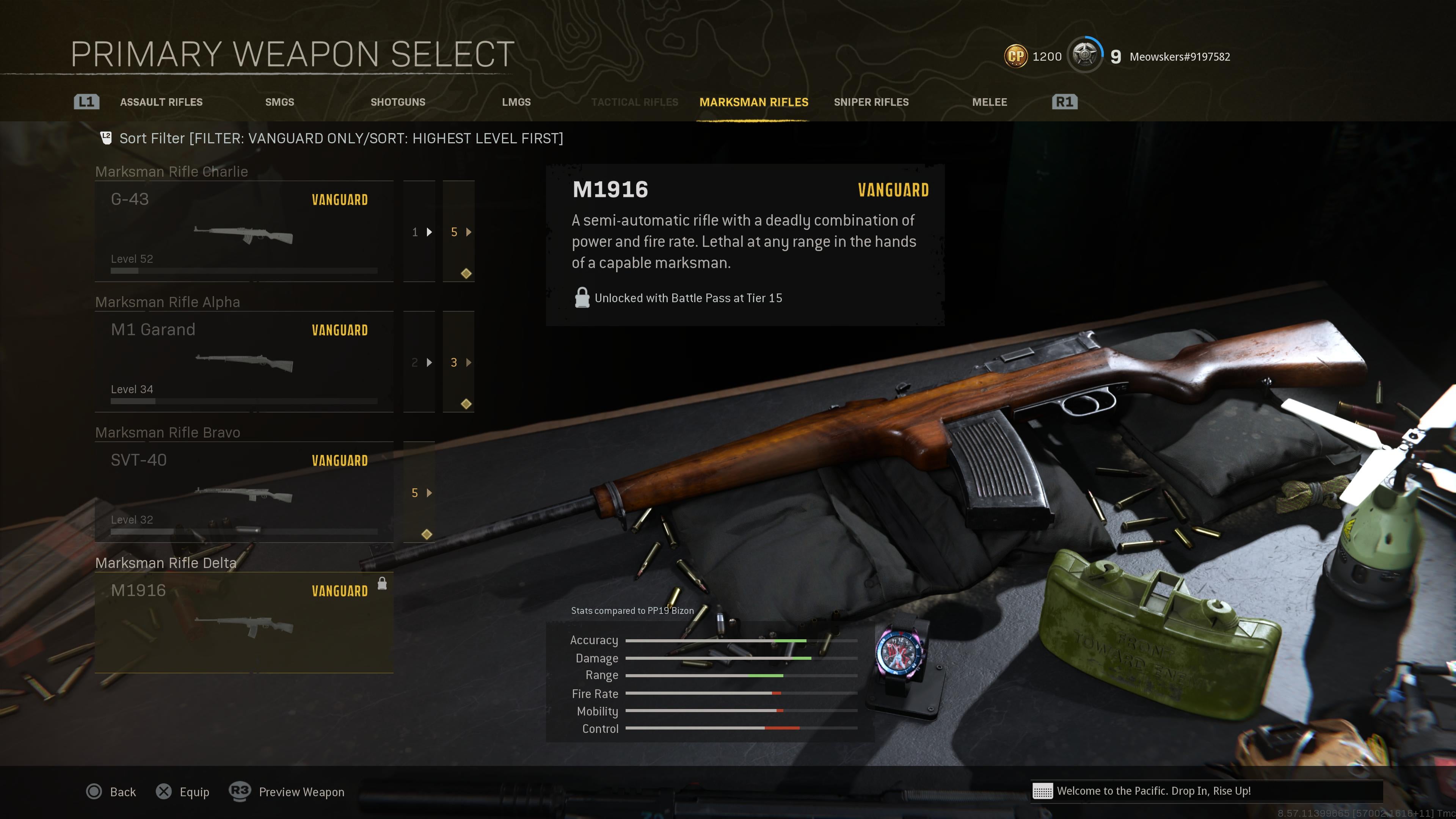Switch to the Assault Rifles tab

click(x=161, y=102)
